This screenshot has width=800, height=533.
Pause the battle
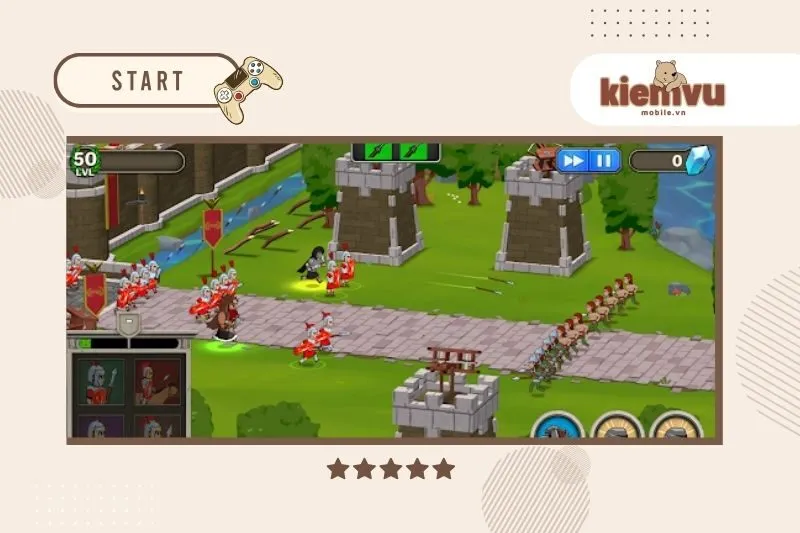(604, 160)
